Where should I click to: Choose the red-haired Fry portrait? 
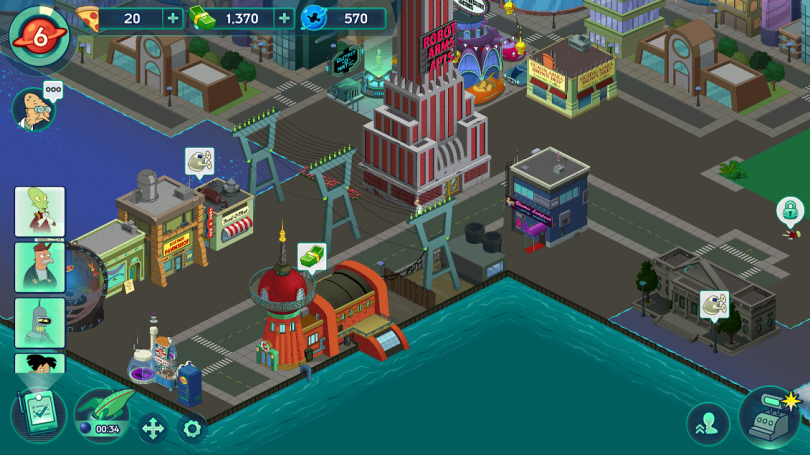coord(40,267)
